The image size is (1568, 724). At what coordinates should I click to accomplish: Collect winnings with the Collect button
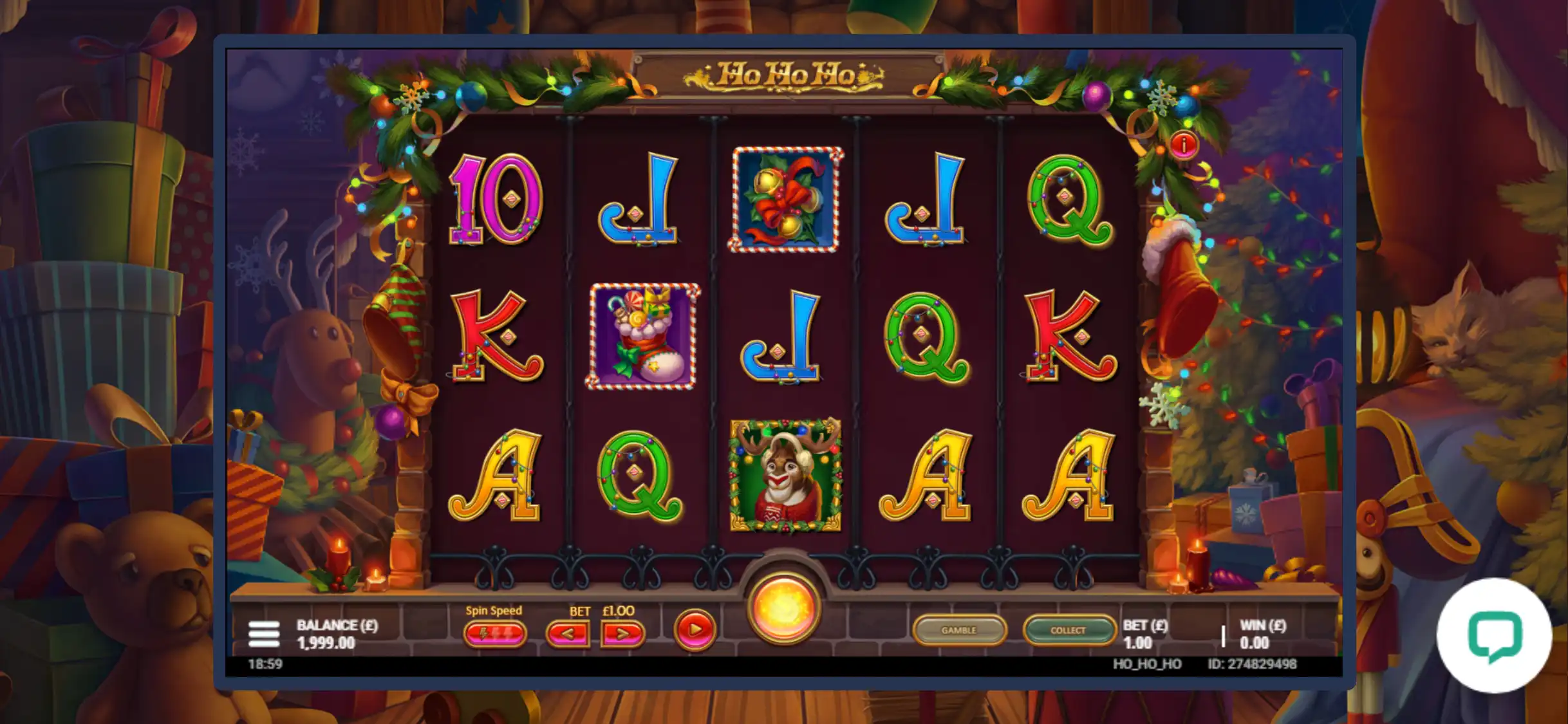pyautogui.click(x=1069, y=630)
